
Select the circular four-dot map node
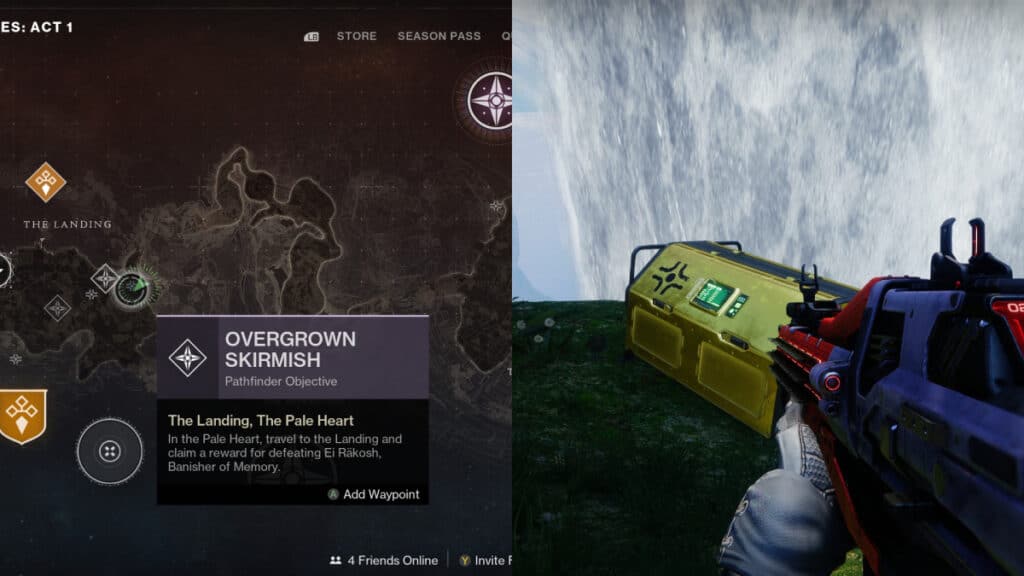click(110, 452)
